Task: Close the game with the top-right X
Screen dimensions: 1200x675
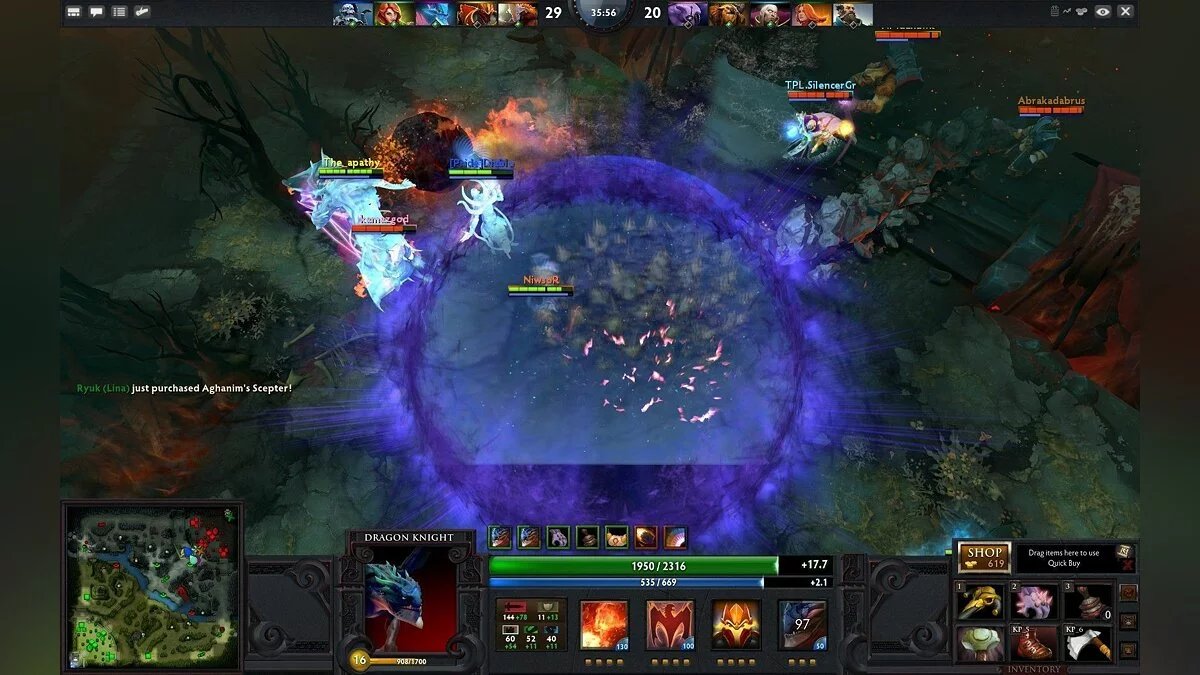Action: click(1125, 12)
